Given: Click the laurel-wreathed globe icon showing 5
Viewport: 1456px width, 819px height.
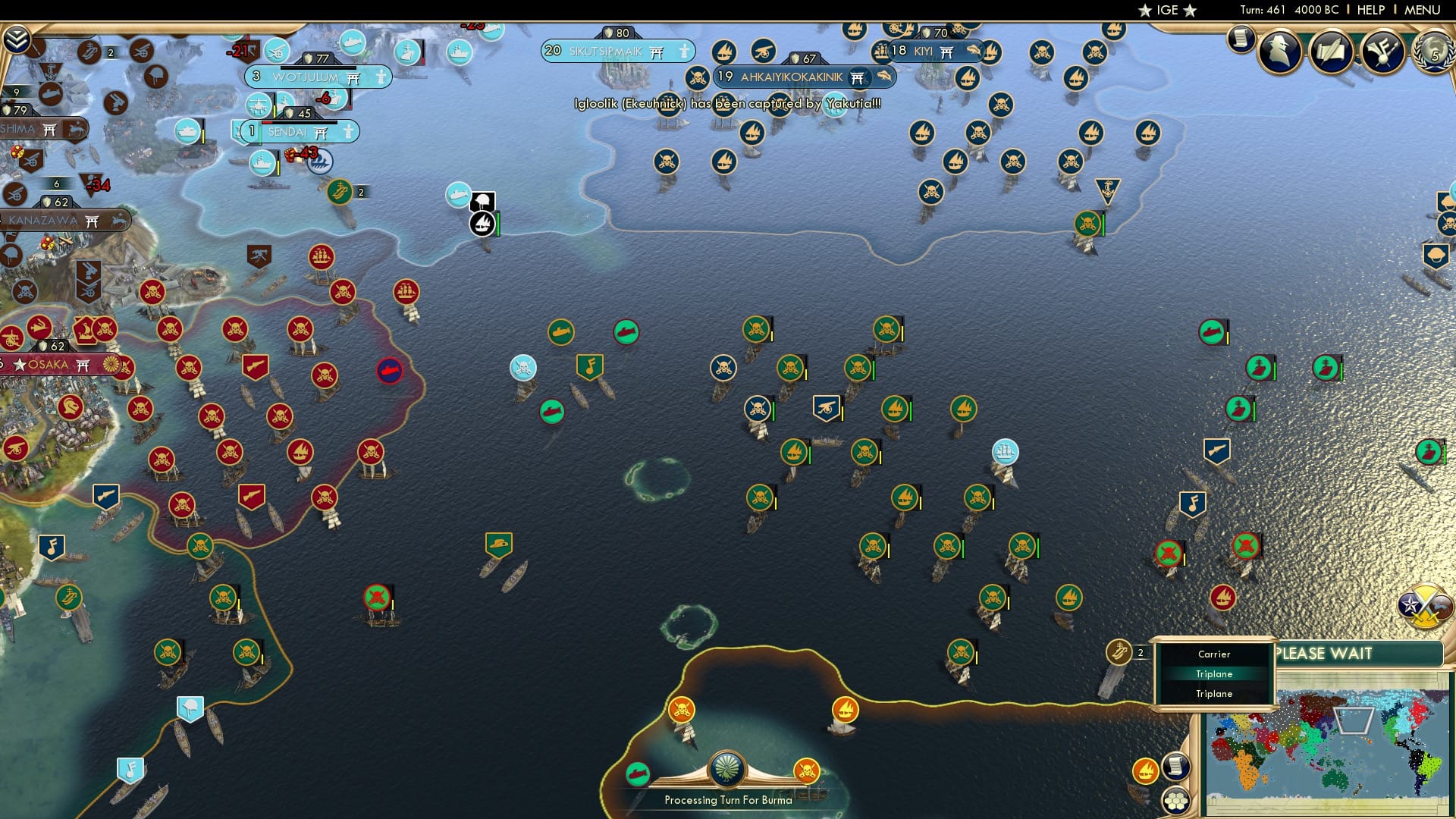Looking at the screenshot, I should click(x=1436, y=53).
